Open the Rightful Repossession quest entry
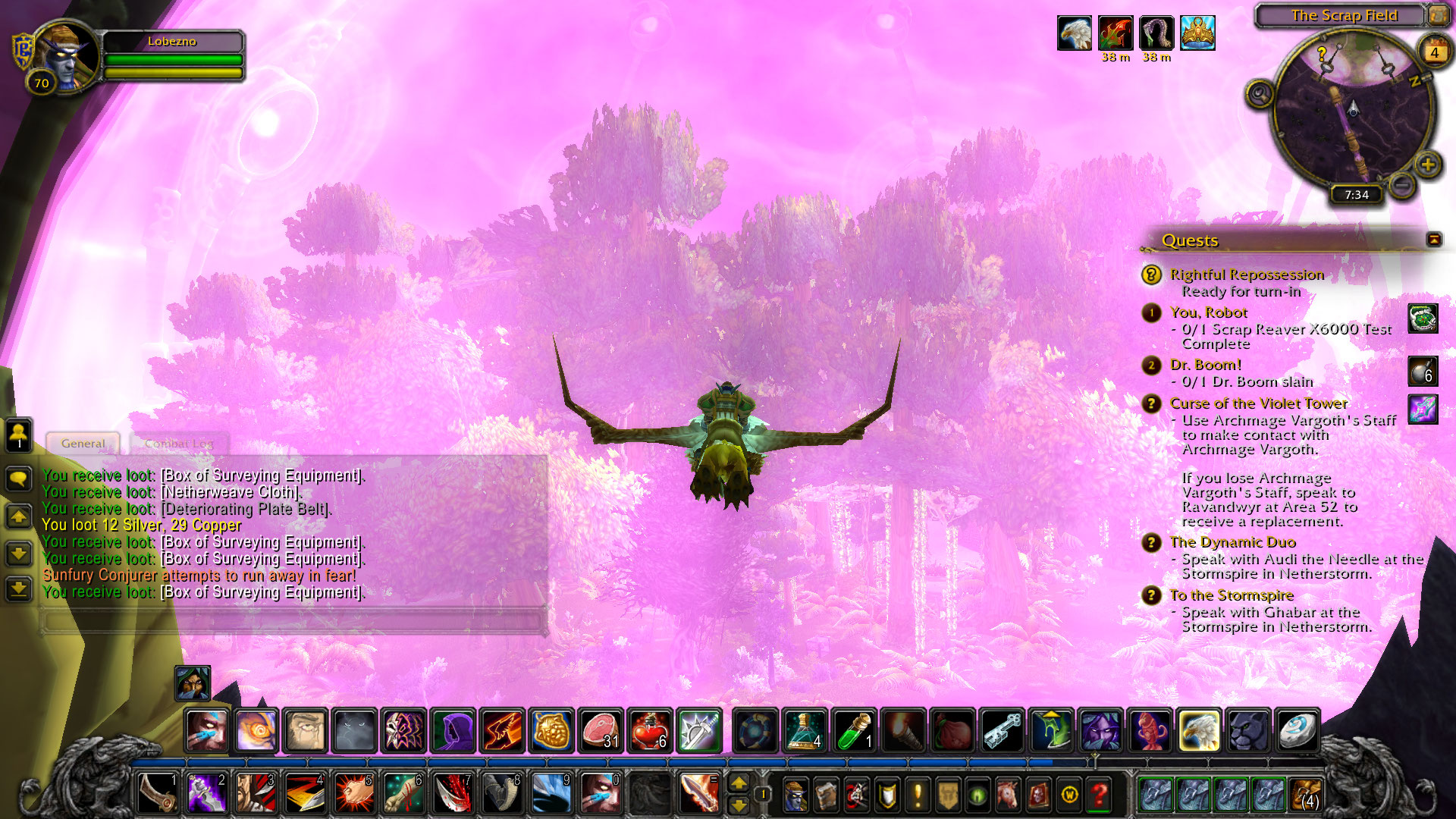Screen dimensions: 1456x819 coord(1246,275)
